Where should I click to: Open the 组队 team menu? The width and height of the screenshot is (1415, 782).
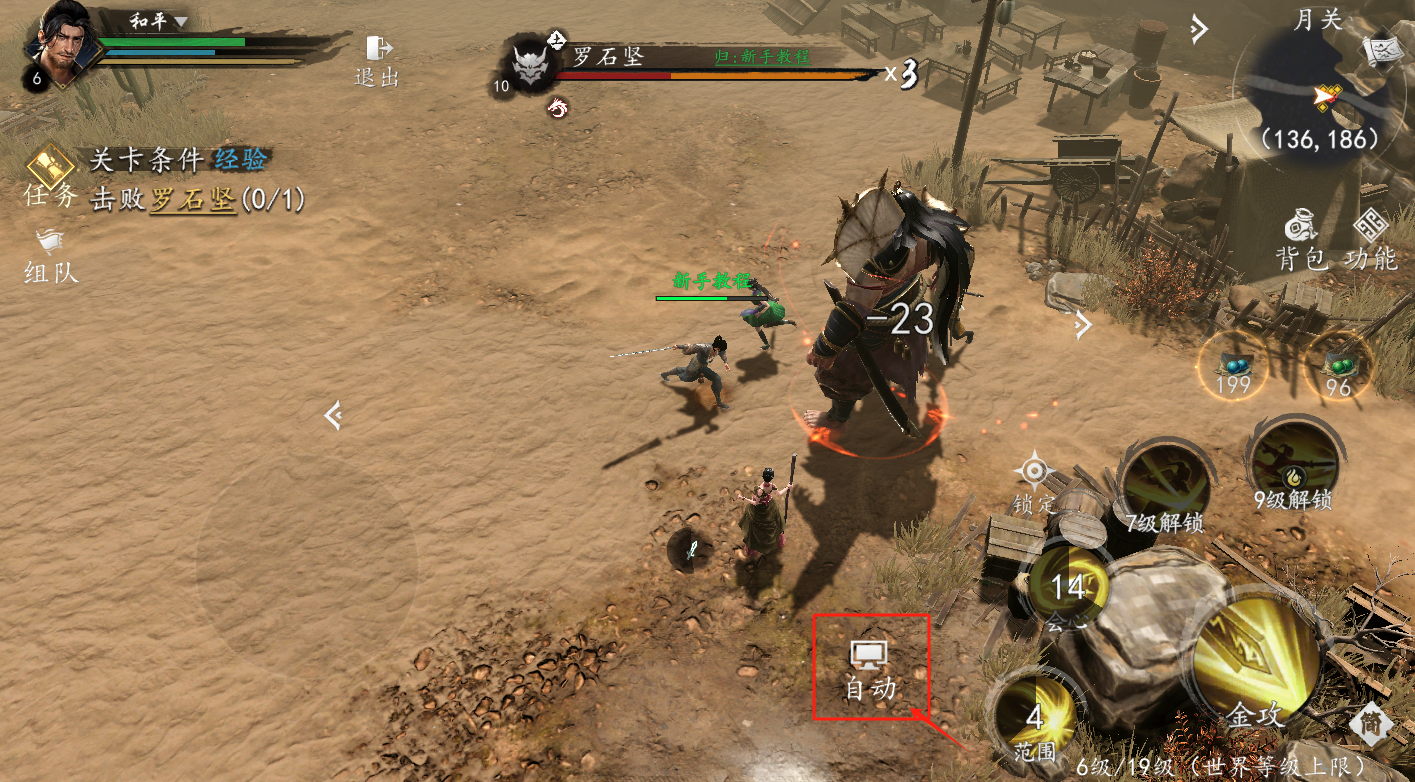pos(51,256)
